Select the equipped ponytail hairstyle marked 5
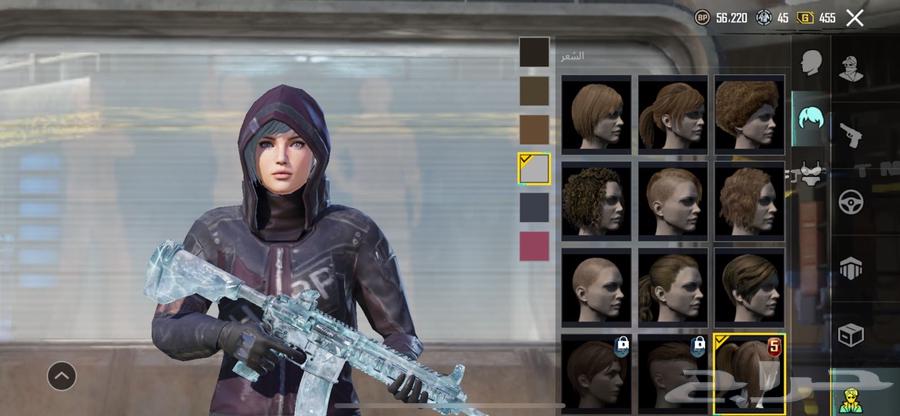 click(x=748, y=374)
